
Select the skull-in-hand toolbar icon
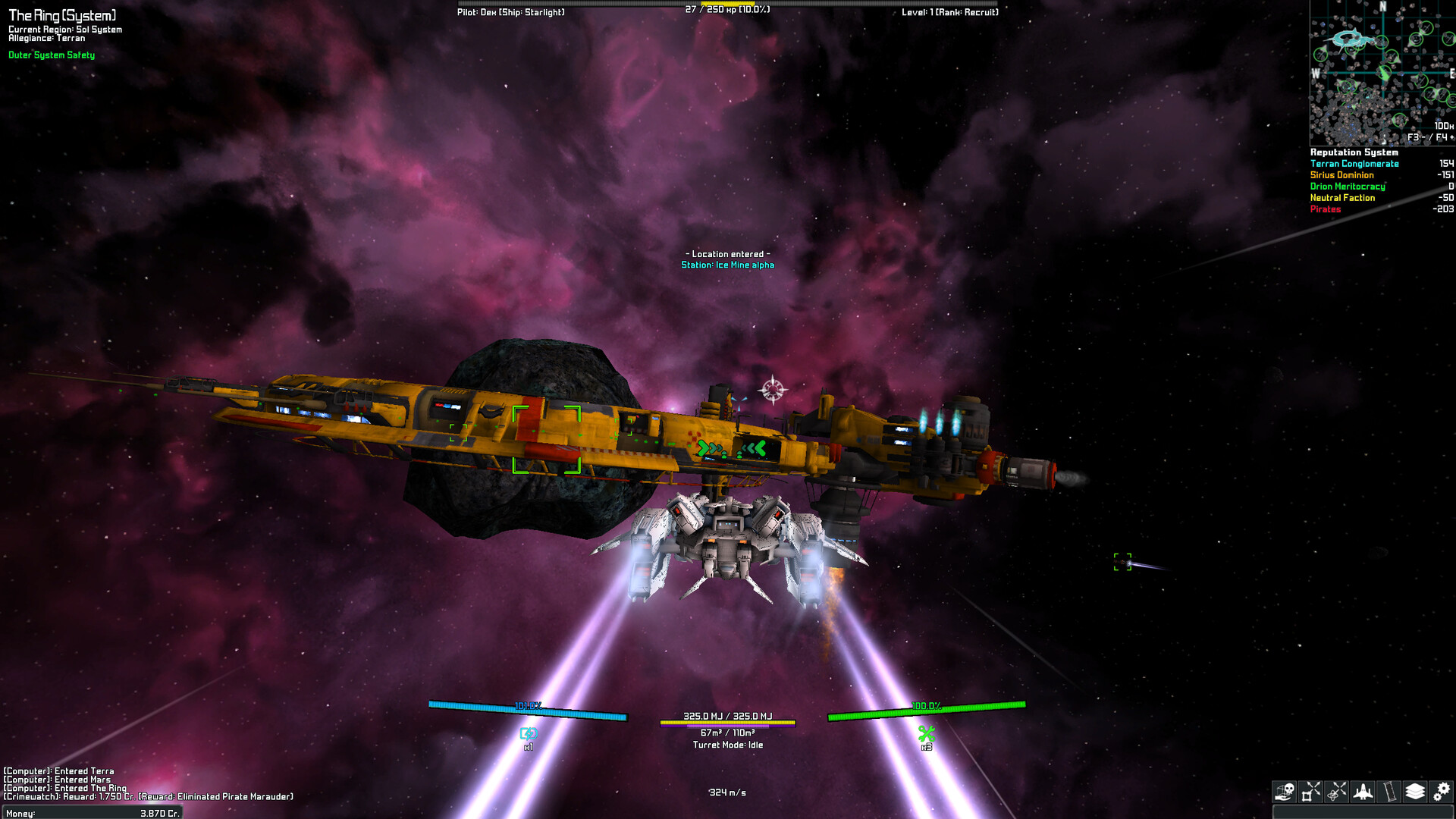(x=1285, y=792)
